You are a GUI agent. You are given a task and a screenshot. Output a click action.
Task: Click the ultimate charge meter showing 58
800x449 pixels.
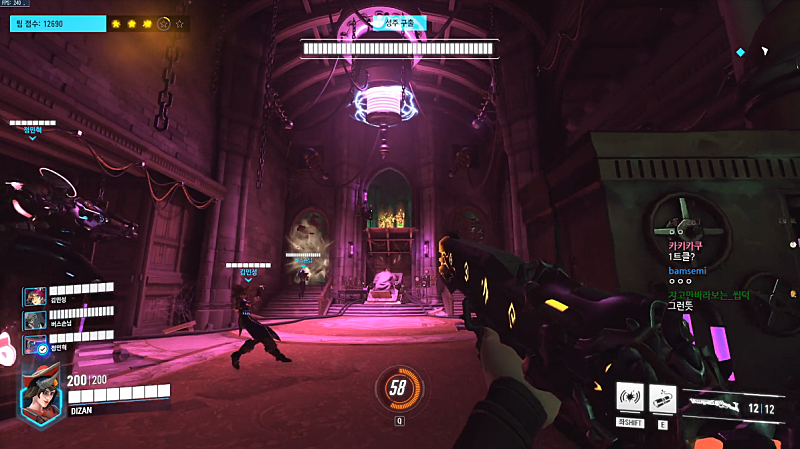(398, 388)
